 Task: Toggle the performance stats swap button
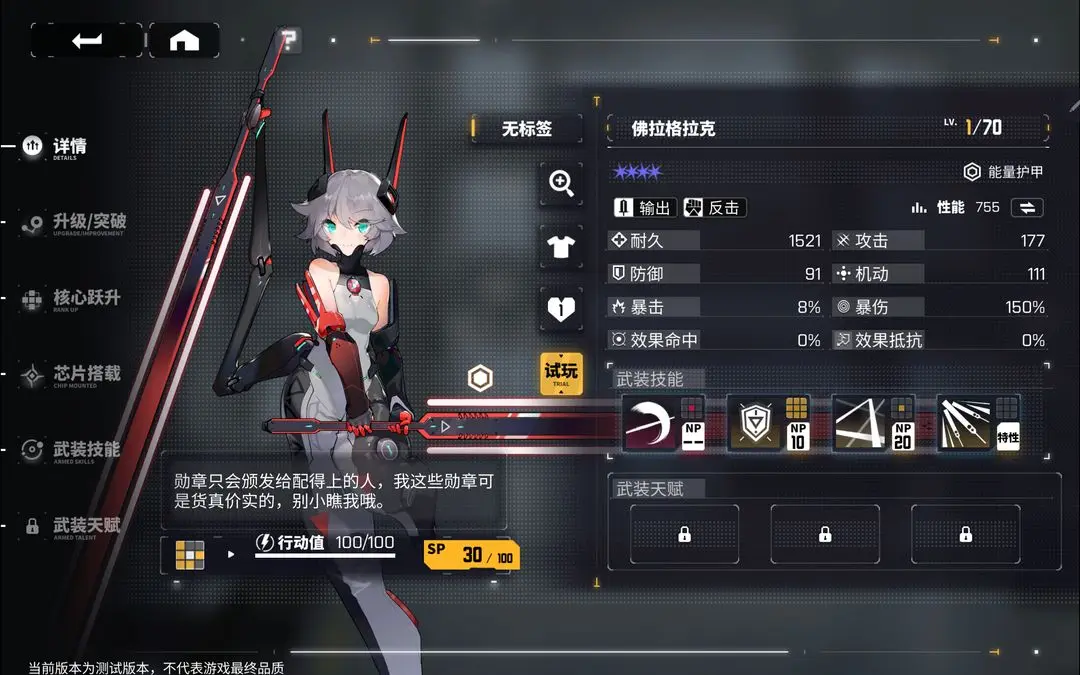click(1027, 207)
